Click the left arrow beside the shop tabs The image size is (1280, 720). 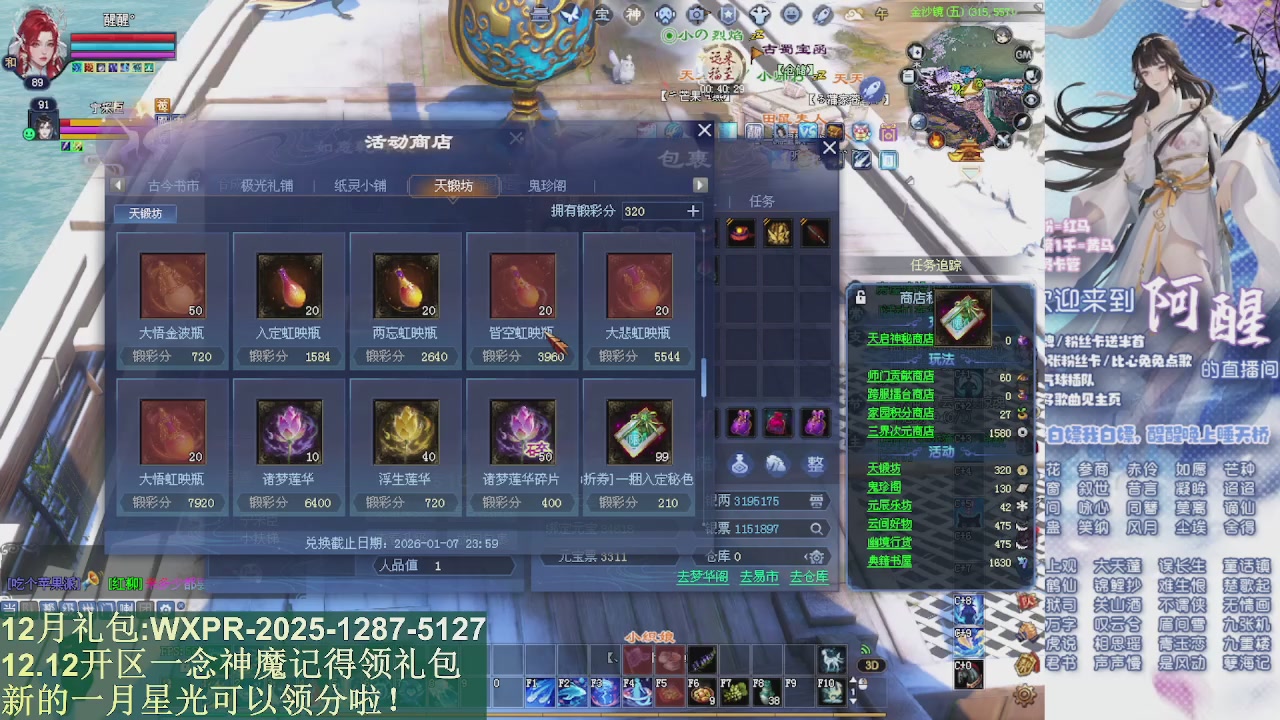(x=117, y=184)
